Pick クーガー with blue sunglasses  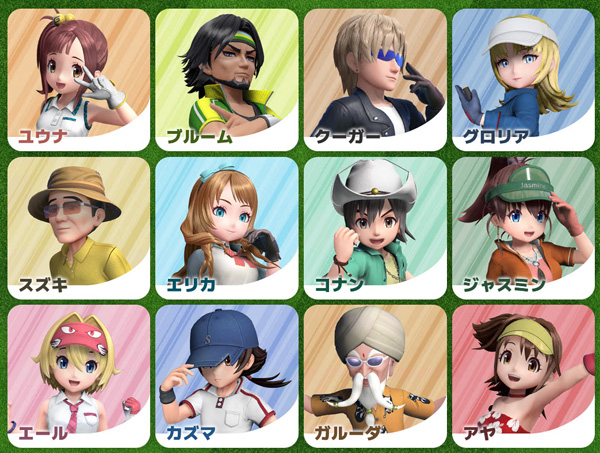pyautogui.click(x=374, y=78)
